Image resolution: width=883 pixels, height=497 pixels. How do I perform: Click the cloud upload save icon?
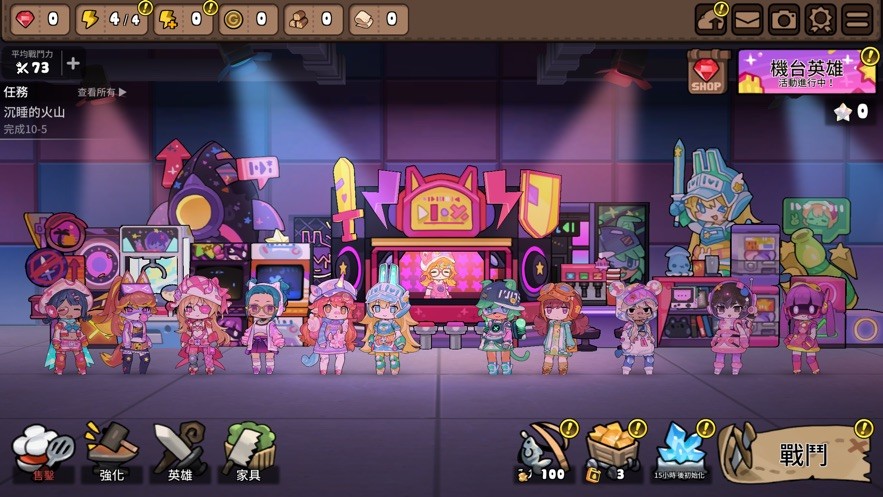pos(711,19)
